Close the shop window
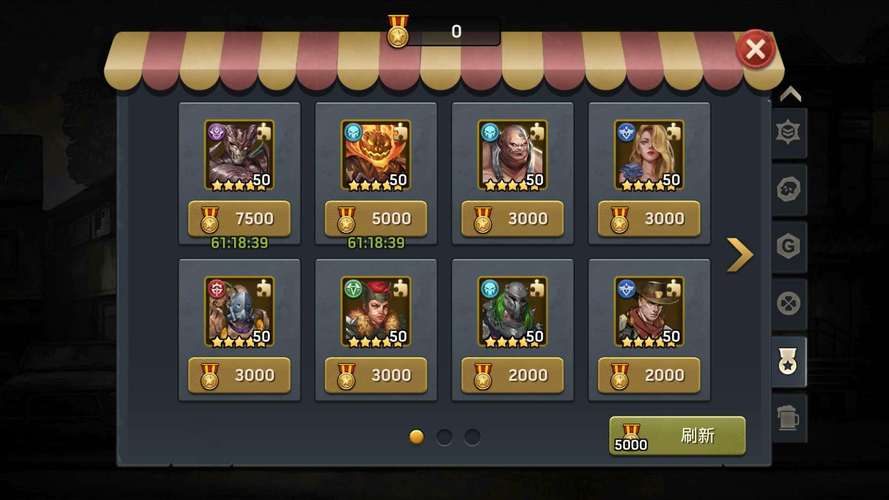Image resolution: width=889 pixels, height=500 pixels. click(756, 49)
